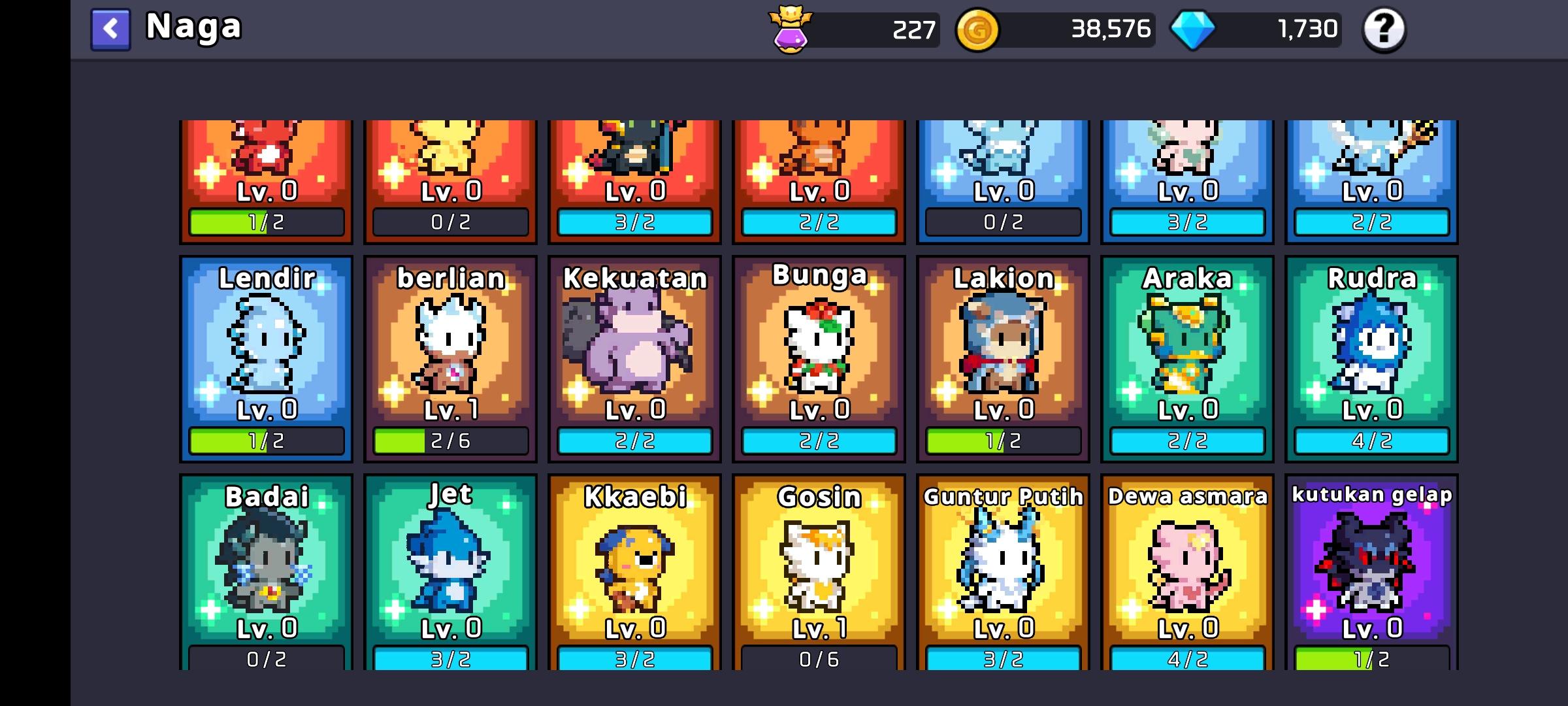Select the berlian dragon
Viewport: 1568px width, 706px height.
(451, 356)
